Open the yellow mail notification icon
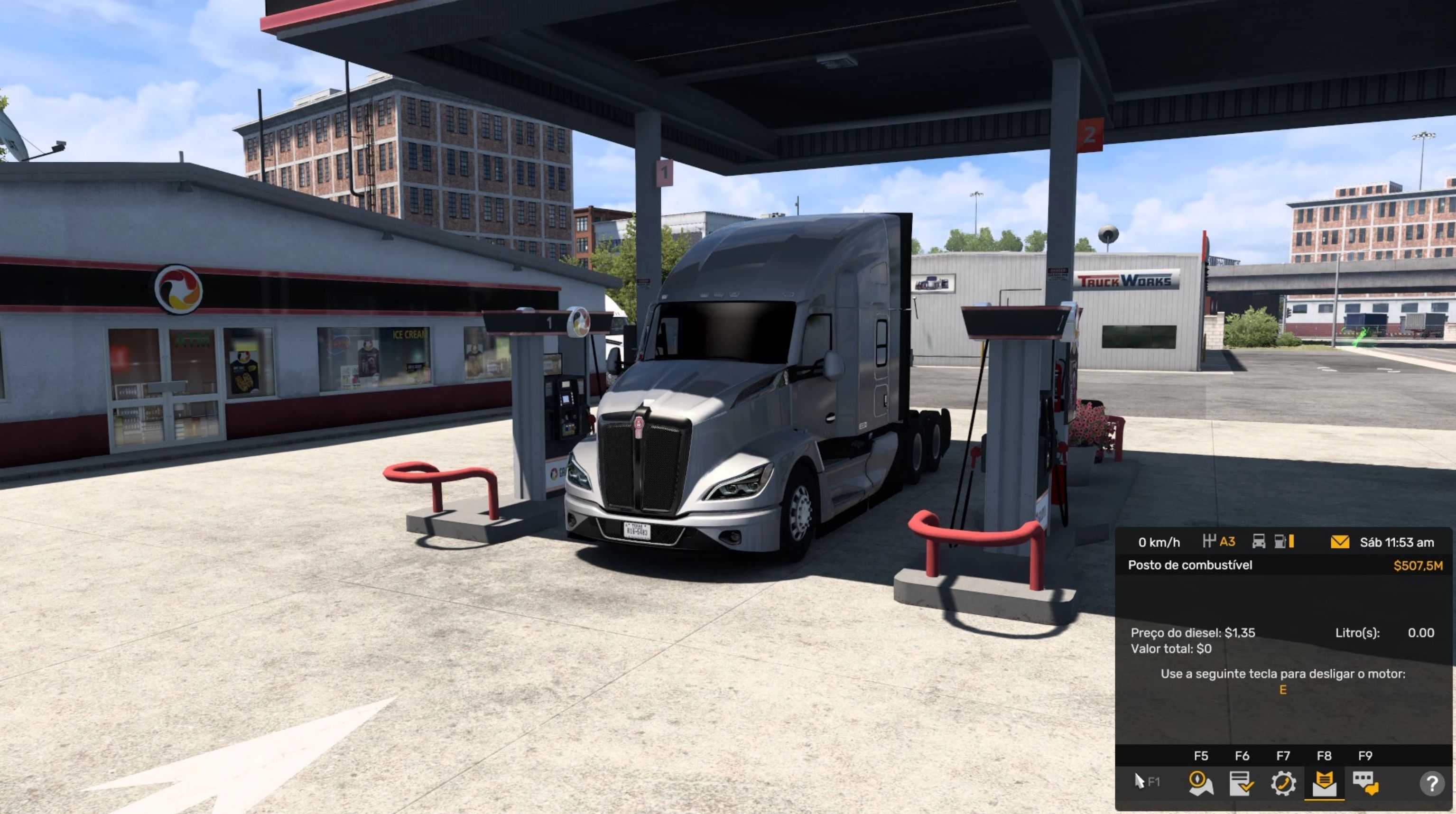Image resolution: width=1456 pixels, height=814 pixels. click(x=1340, y=542)
